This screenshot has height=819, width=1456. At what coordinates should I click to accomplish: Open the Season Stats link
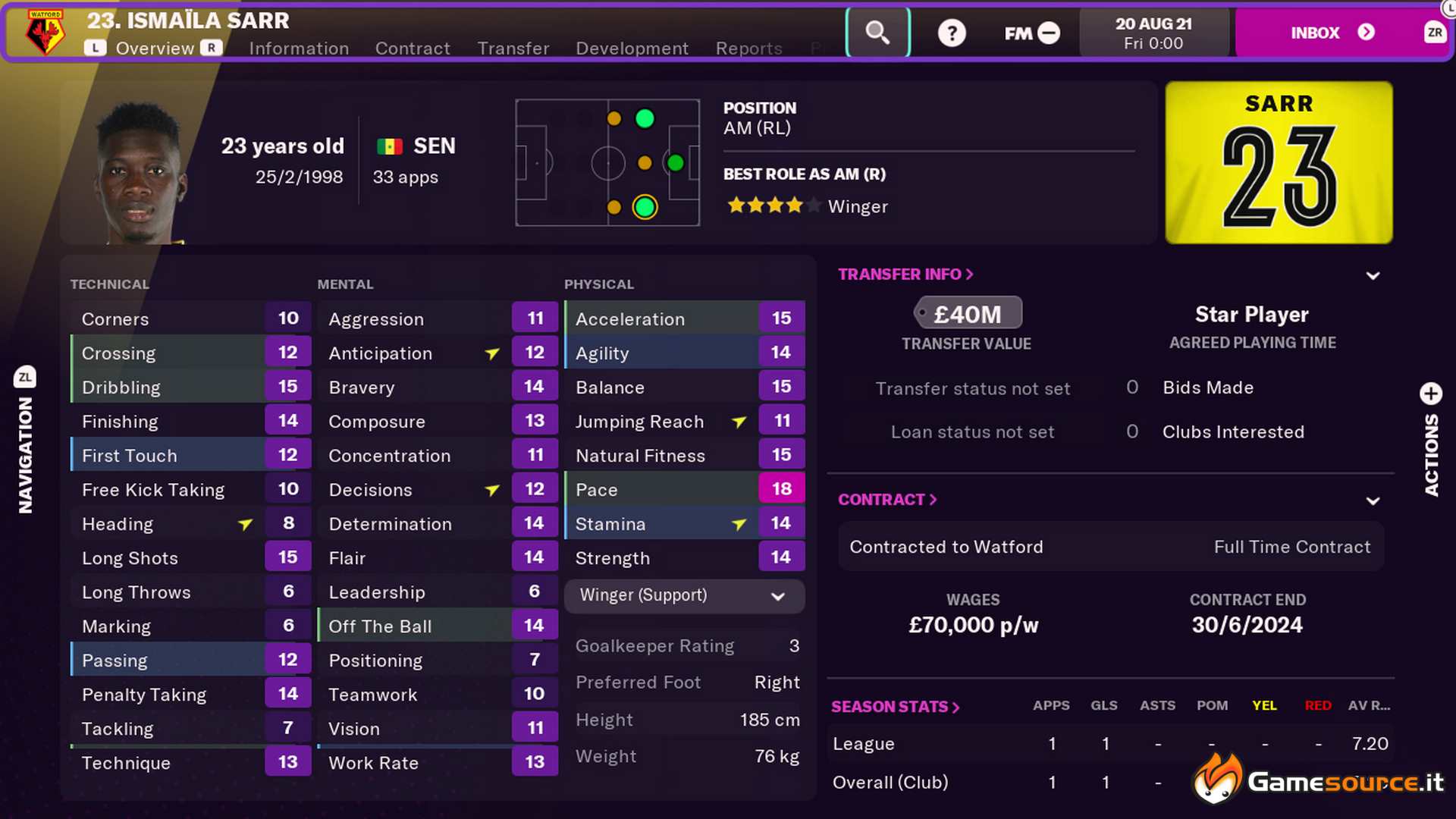tap(895, 706)
